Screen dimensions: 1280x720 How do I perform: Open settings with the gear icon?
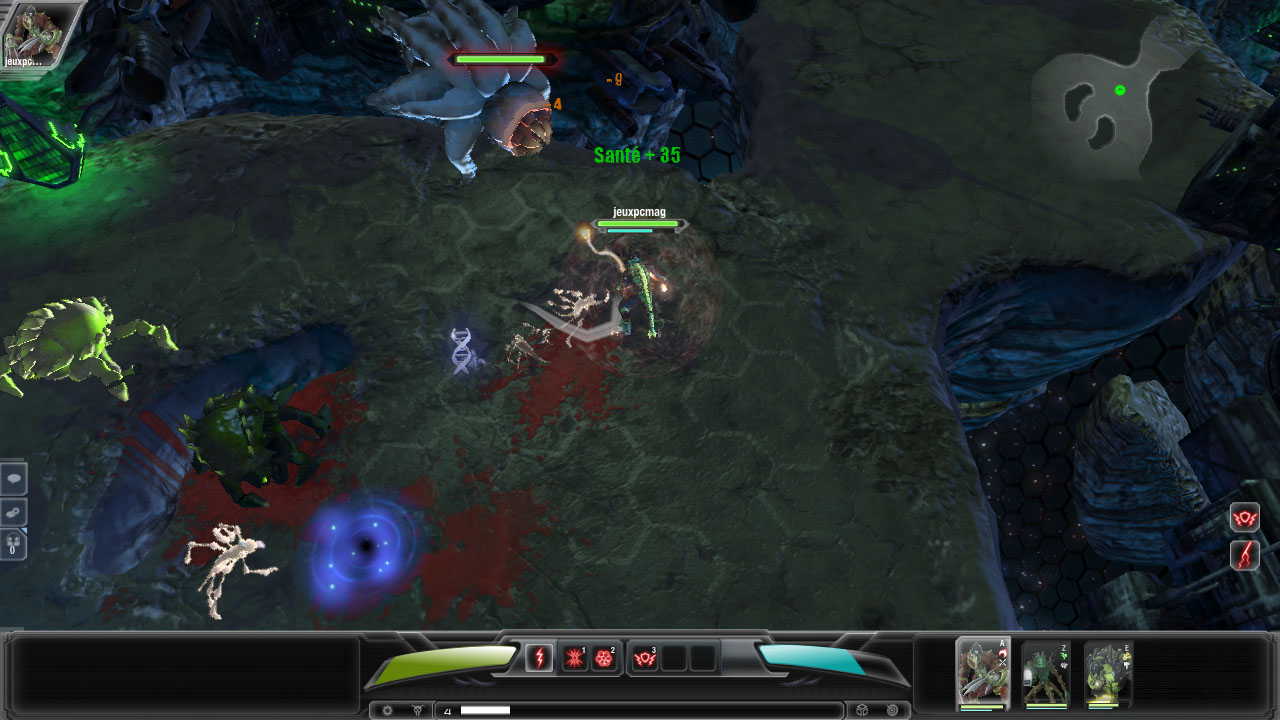[x=388, y=711]
